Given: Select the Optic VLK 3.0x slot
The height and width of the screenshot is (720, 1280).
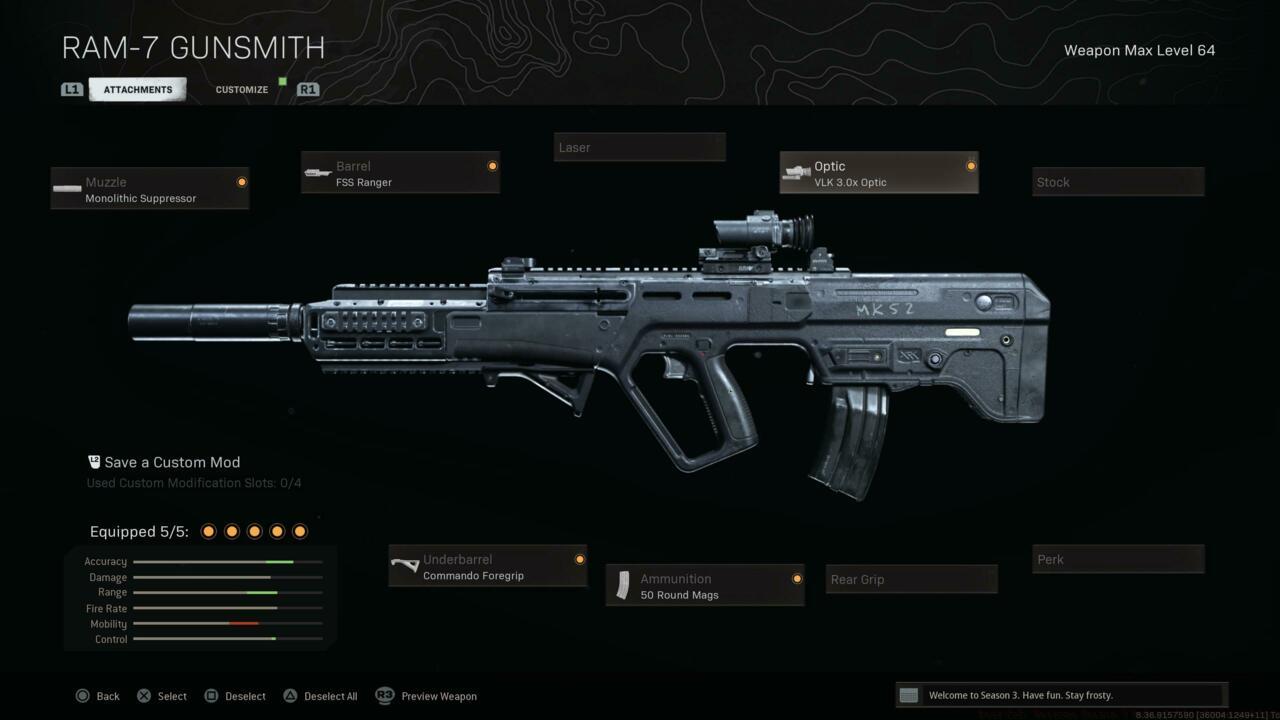Looking at the screenshot, I should [x=879, y=173].
